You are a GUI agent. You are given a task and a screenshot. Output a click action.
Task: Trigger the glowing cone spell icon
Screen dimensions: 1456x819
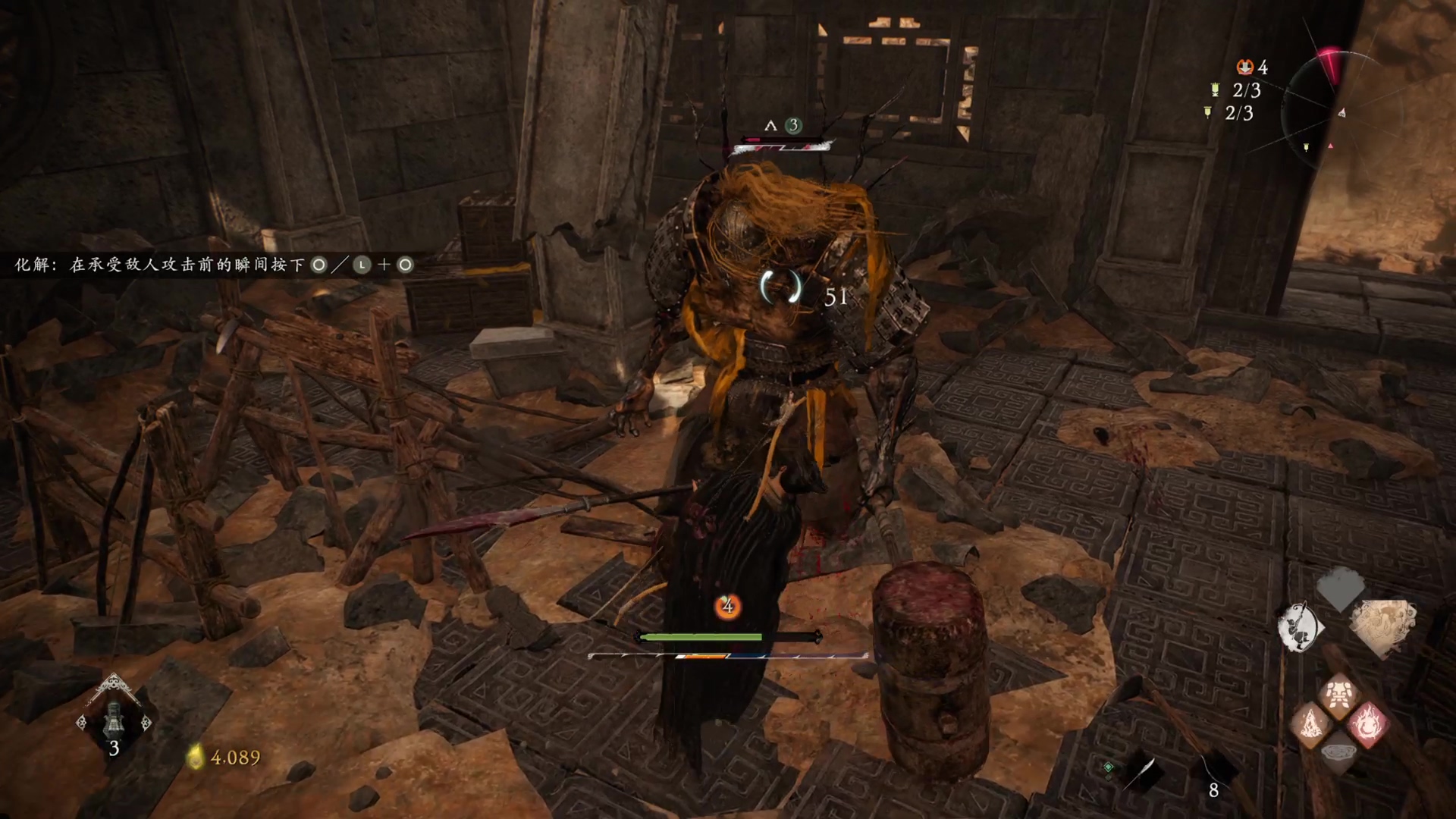1311,724
